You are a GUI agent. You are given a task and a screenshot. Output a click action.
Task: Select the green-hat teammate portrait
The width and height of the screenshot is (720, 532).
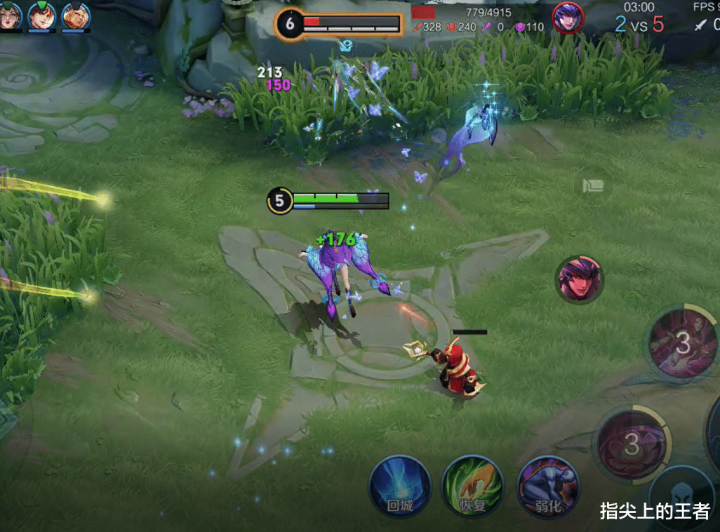(42, 16)
